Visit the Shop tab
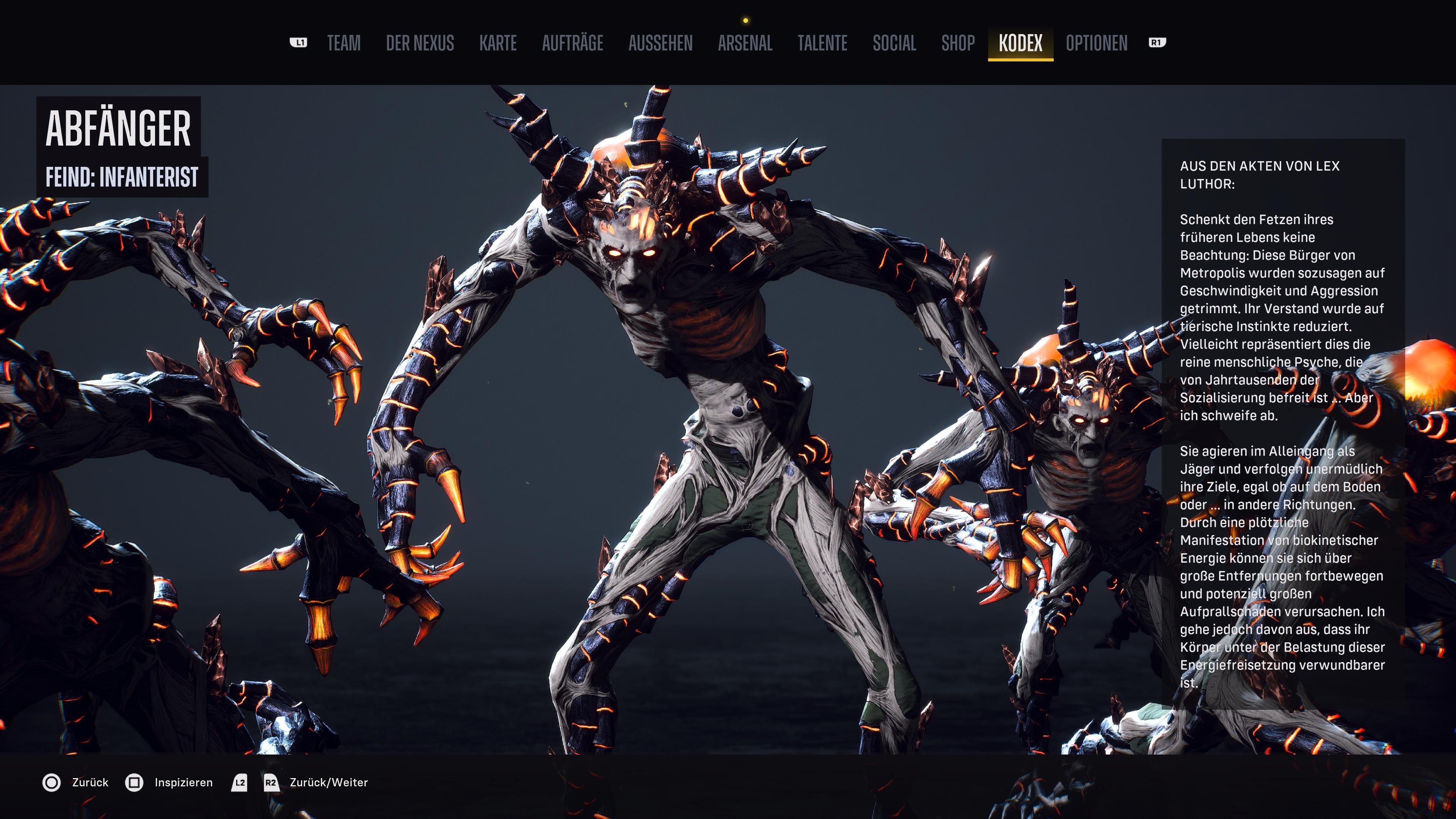 (958, 43)
